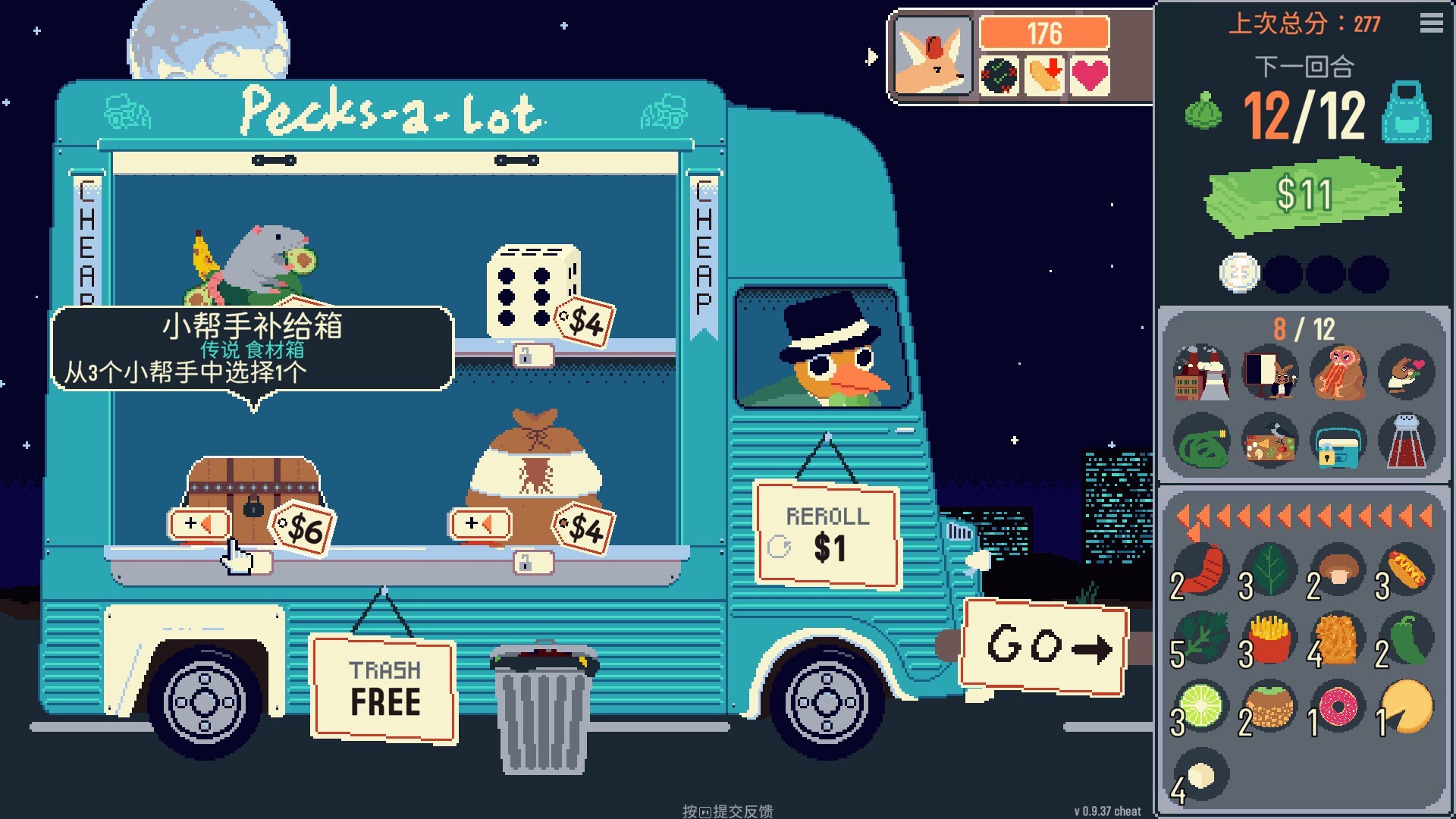Expand the +◀ control beside the $6 chest
The width and height of the screenshot is (1456, 819).
[x=199, y=522]
